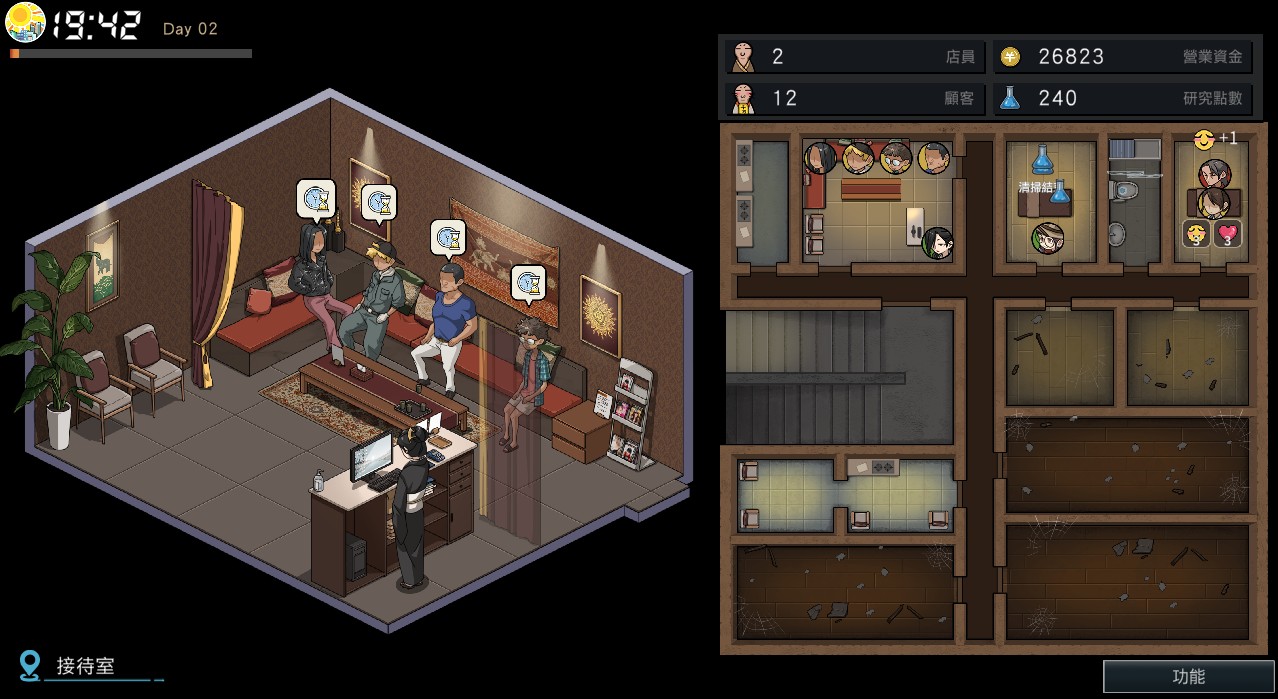The width and height of the screenshot is (1278, 699).
Task: Open the 功能 function menu
Action: coord(1188,677)
